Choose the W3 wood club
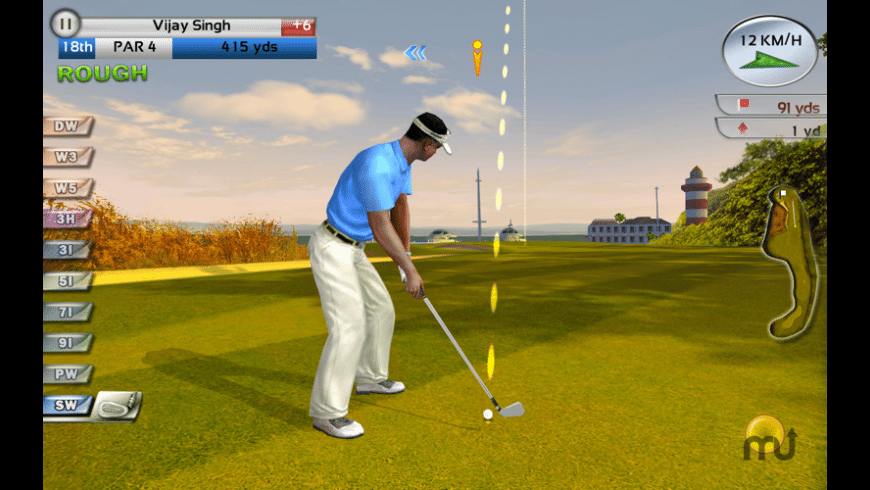Viewport: 870px width, 490px height. (67, 157)
